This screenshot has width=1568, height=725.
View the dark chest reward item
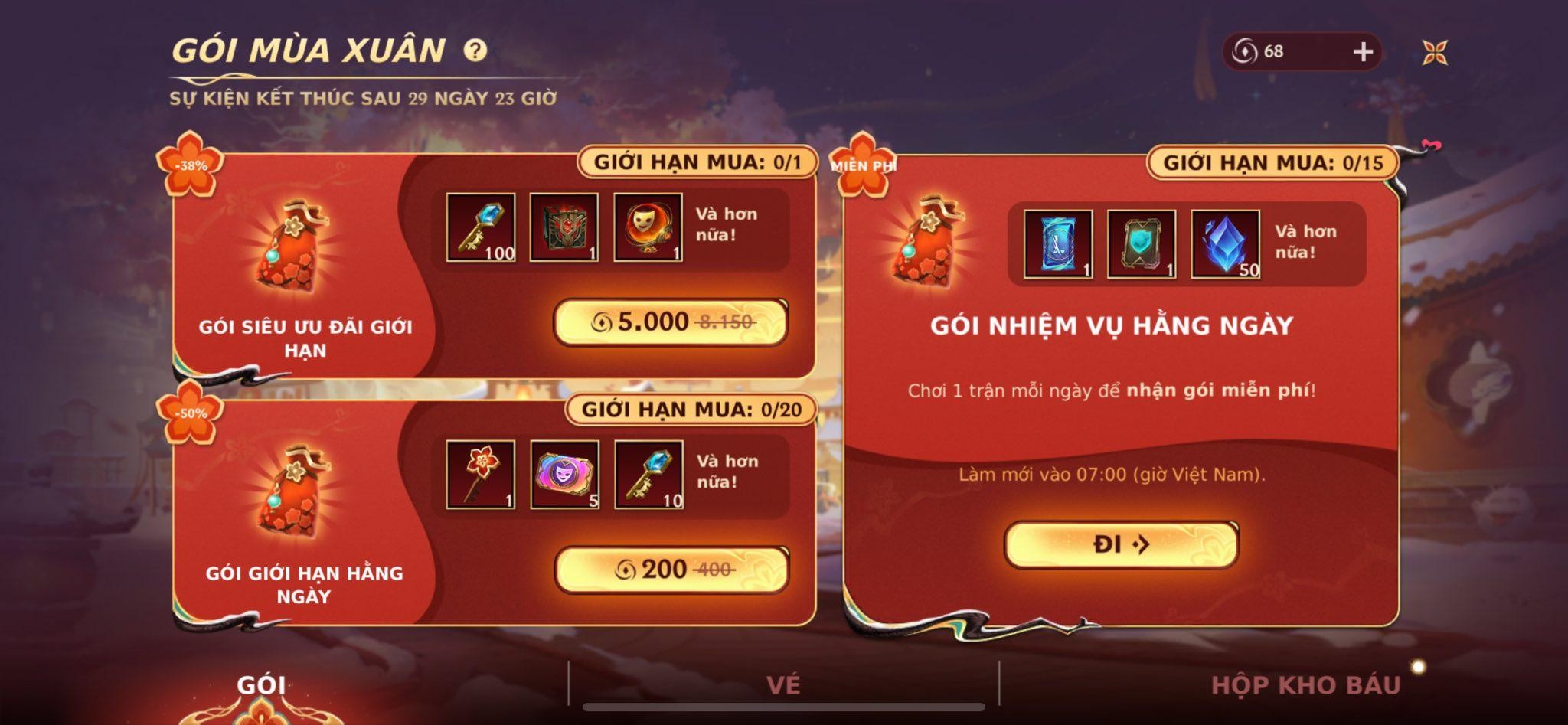[x=564, y=227]
